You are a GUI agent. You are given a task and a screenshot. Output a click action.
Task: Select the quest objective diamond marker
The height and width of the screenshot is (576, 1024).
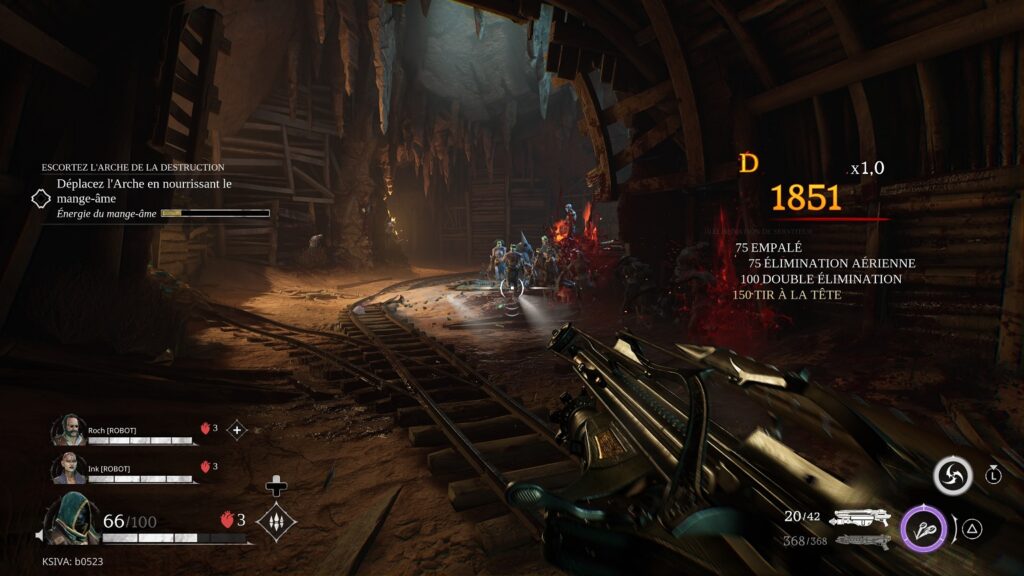41,198
